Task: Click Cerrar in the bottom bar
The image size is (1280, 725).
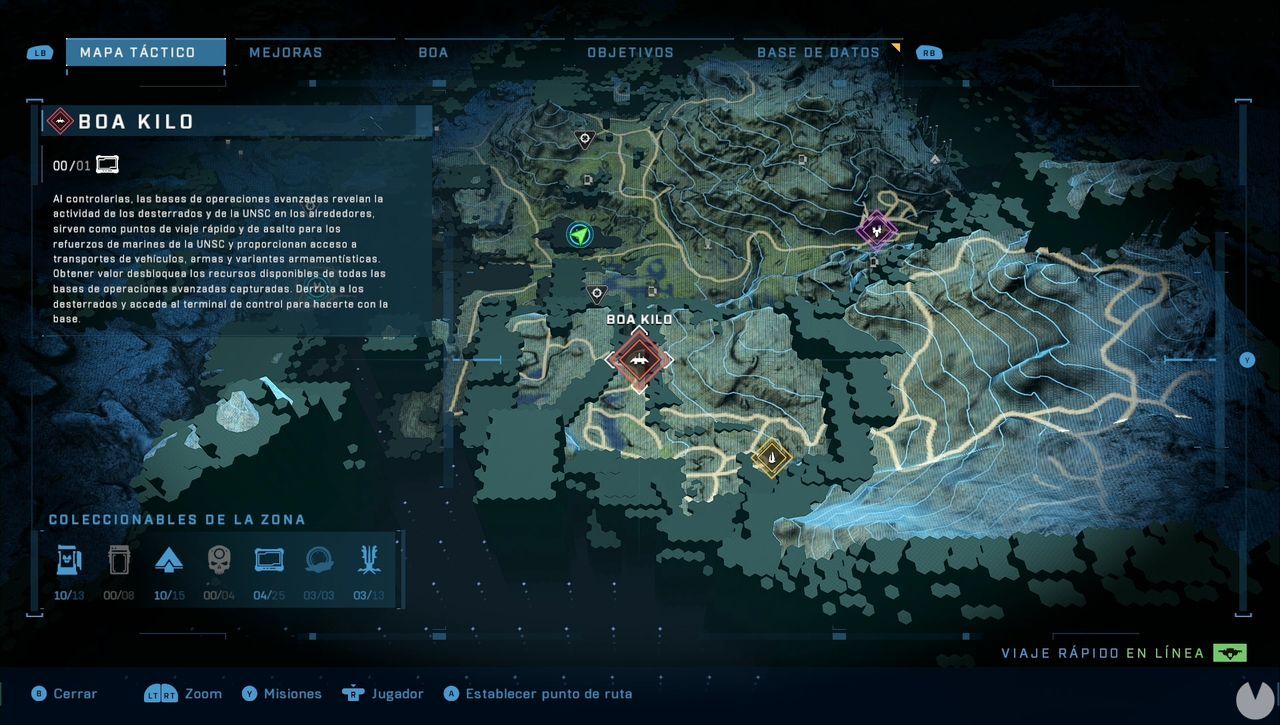Action: tap(74, 693)
